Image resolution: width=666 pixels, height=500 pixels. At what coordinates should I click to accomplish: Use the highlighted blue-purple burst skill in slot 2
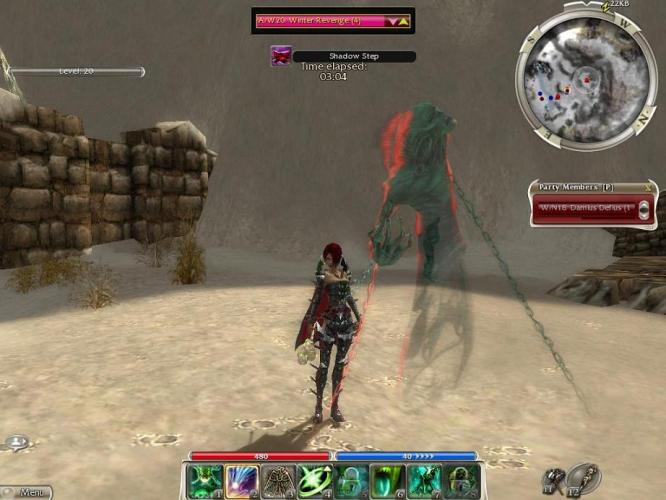[243, 480]
